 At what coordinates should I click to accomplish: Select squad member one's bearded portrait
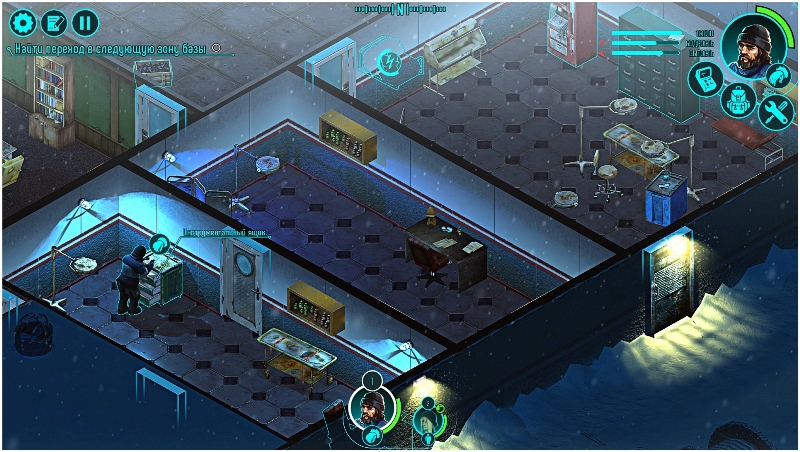point(372,406)
